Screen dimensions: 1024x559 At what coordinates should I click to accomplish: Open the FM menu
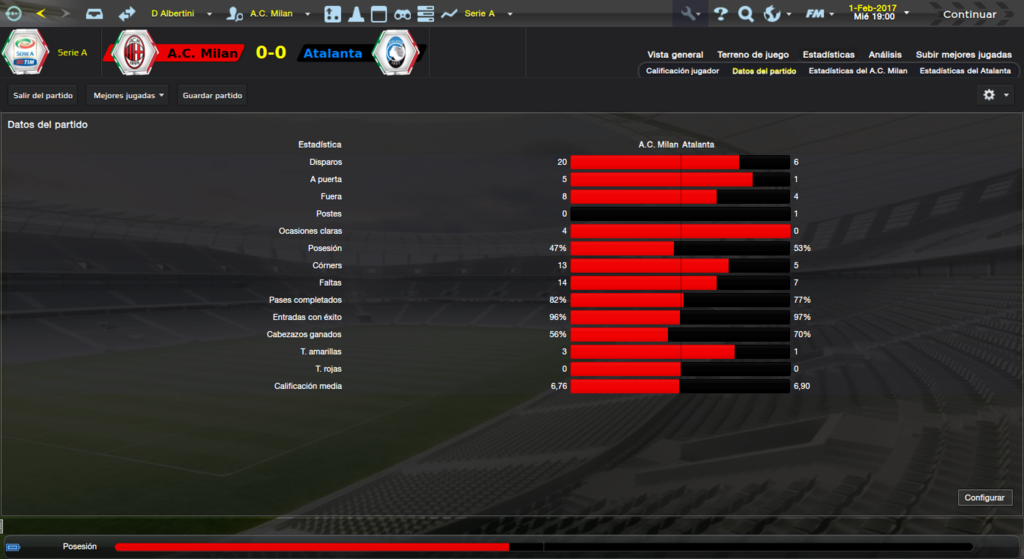coord(820,14)
